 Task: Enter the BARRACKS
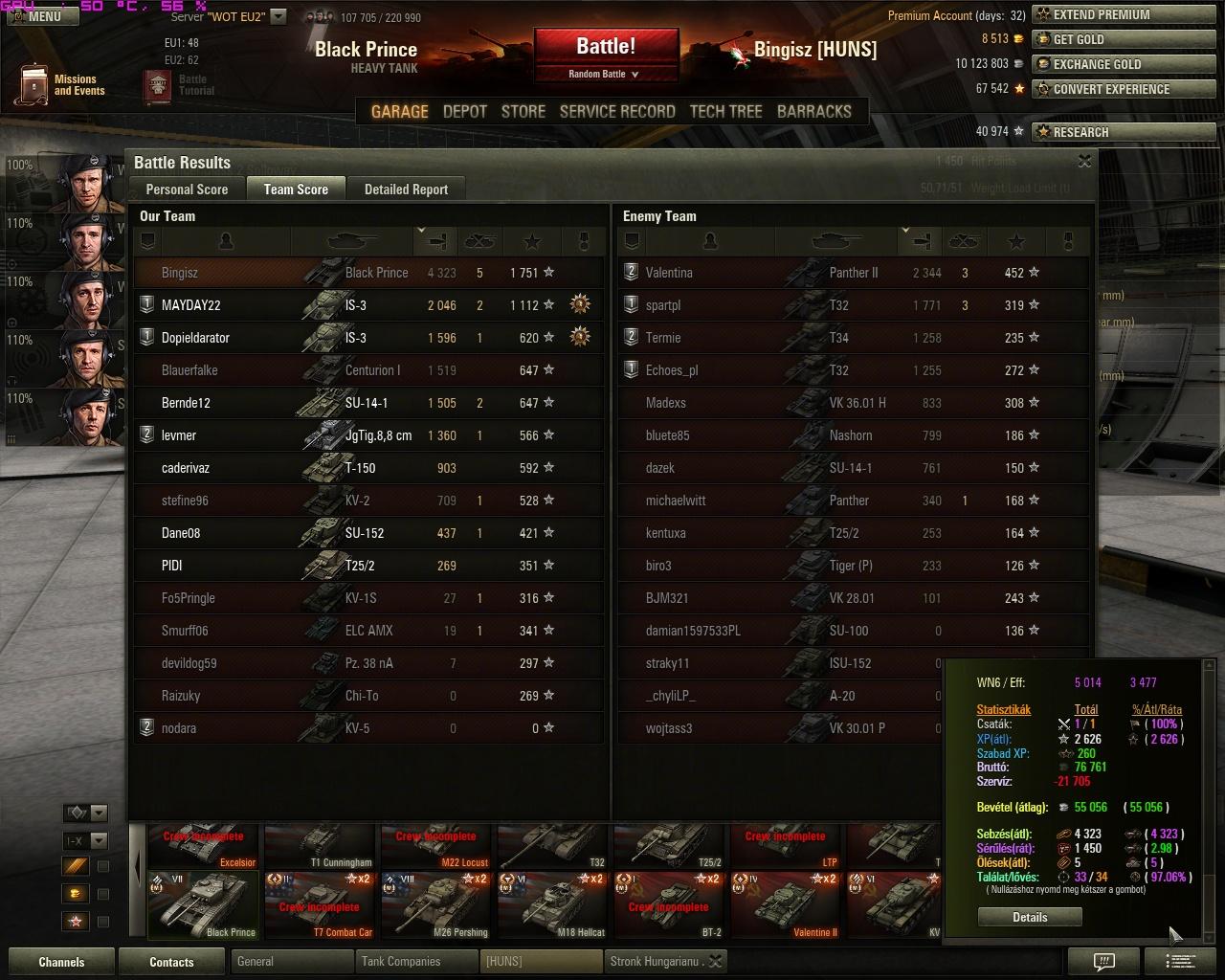point(813,111)
